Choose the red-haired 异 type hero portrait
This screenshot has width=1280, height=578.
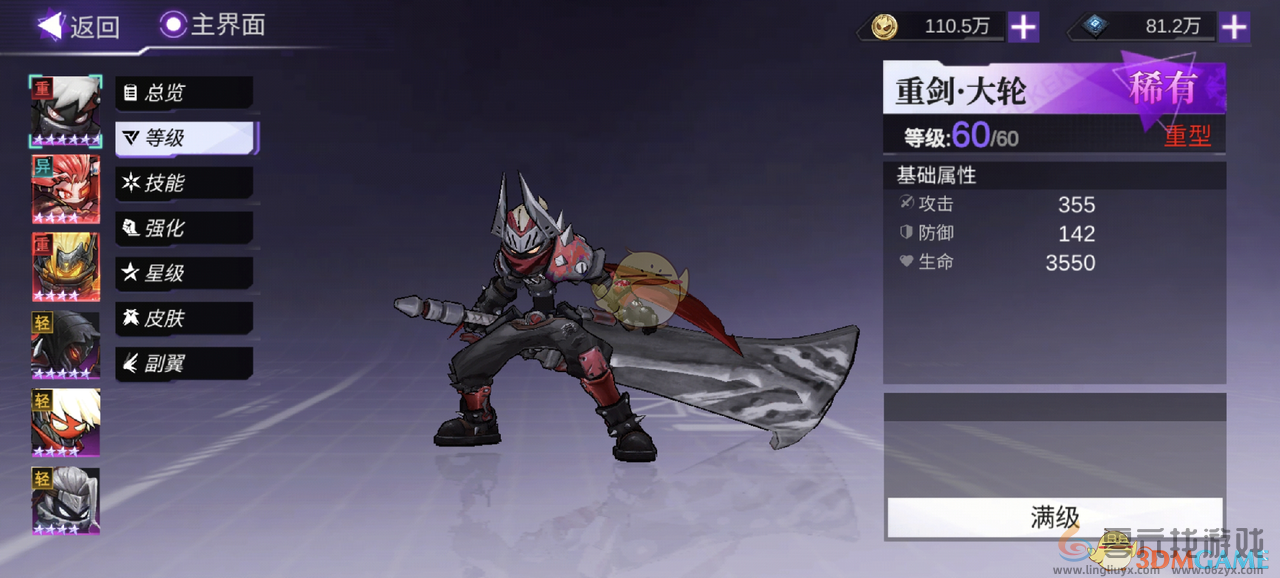click(x=66, y=189)
